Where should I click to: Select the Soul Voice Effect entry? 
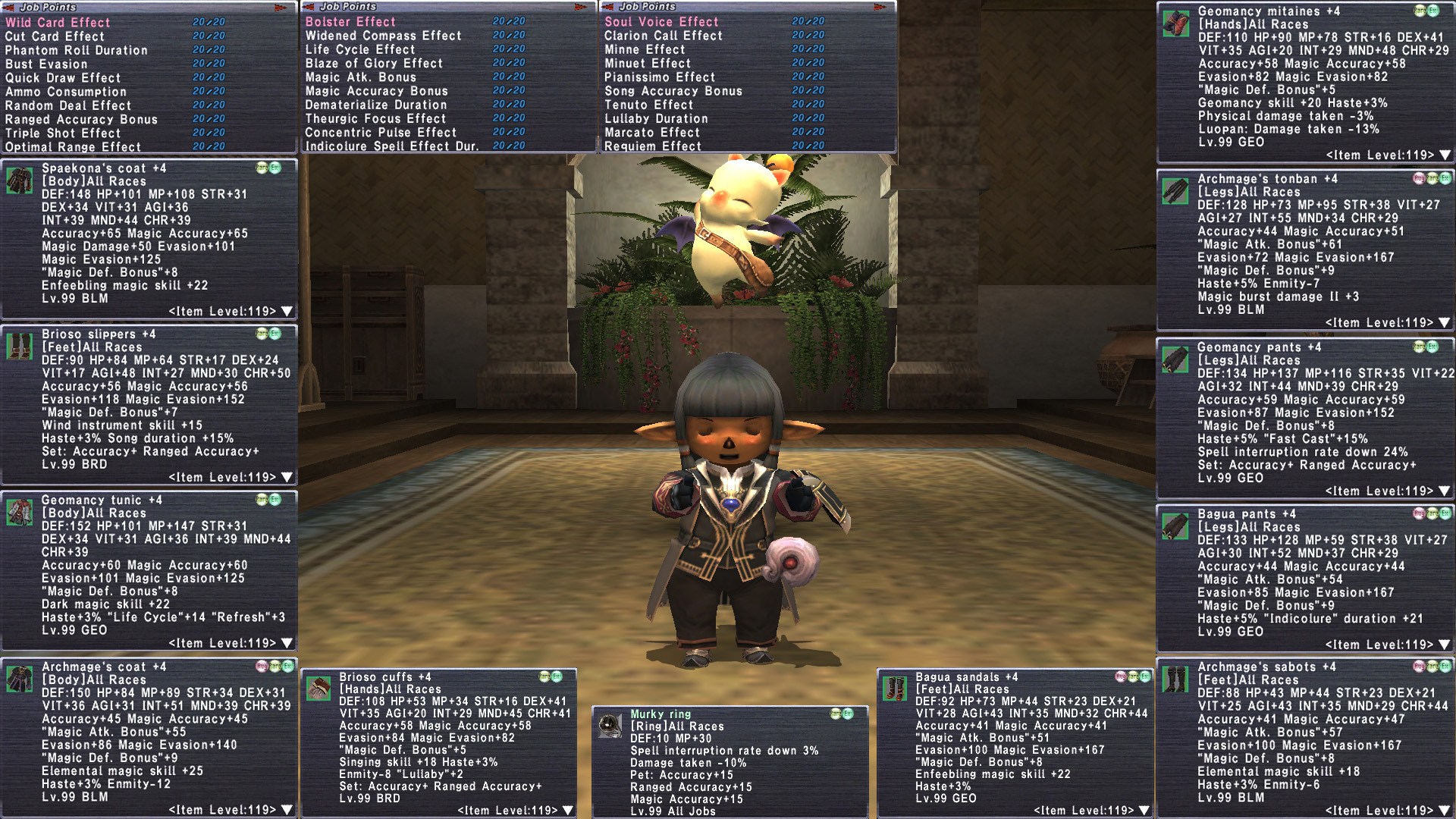(661, 22)
